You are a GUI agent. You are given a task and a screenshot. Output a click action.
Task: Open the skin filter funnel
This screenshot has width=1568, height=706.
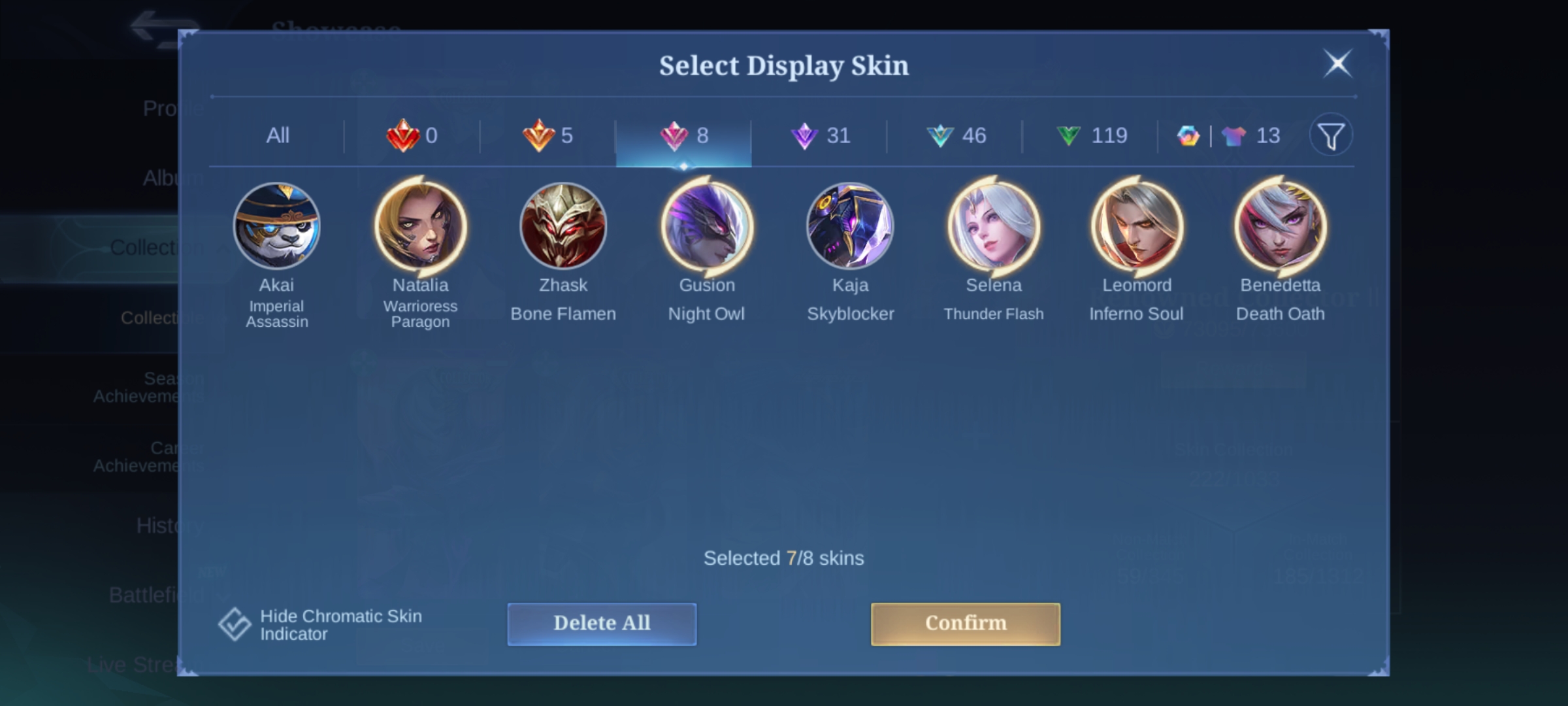point(1331,136)
